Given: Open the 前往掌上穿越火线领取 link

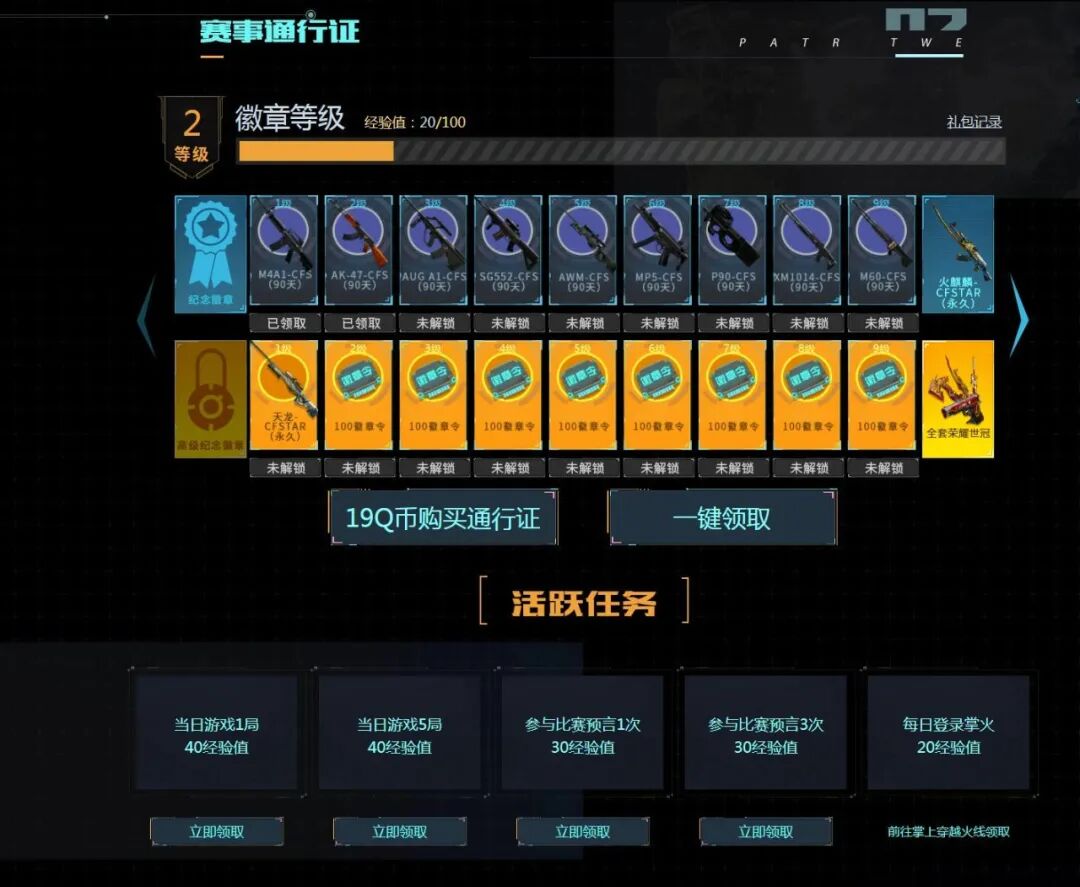Looking at the screenshot, I should [x=948, y=831].
